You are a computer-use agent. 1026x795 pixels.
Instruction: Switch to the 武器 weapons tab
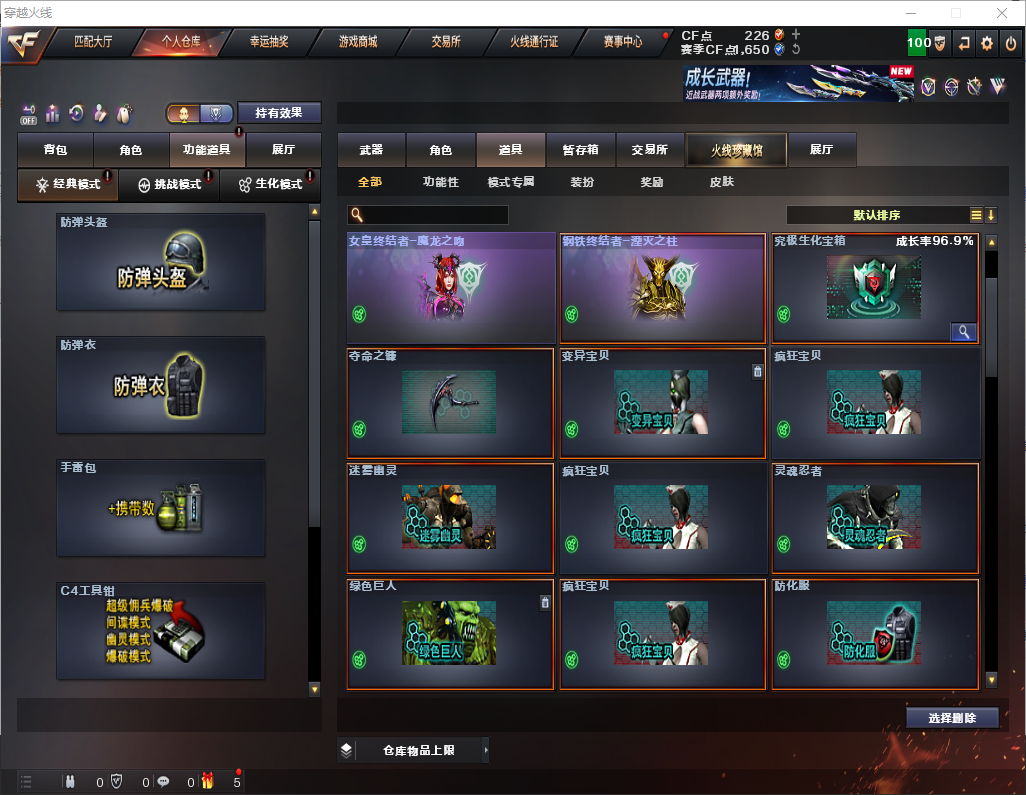(371, 150)
